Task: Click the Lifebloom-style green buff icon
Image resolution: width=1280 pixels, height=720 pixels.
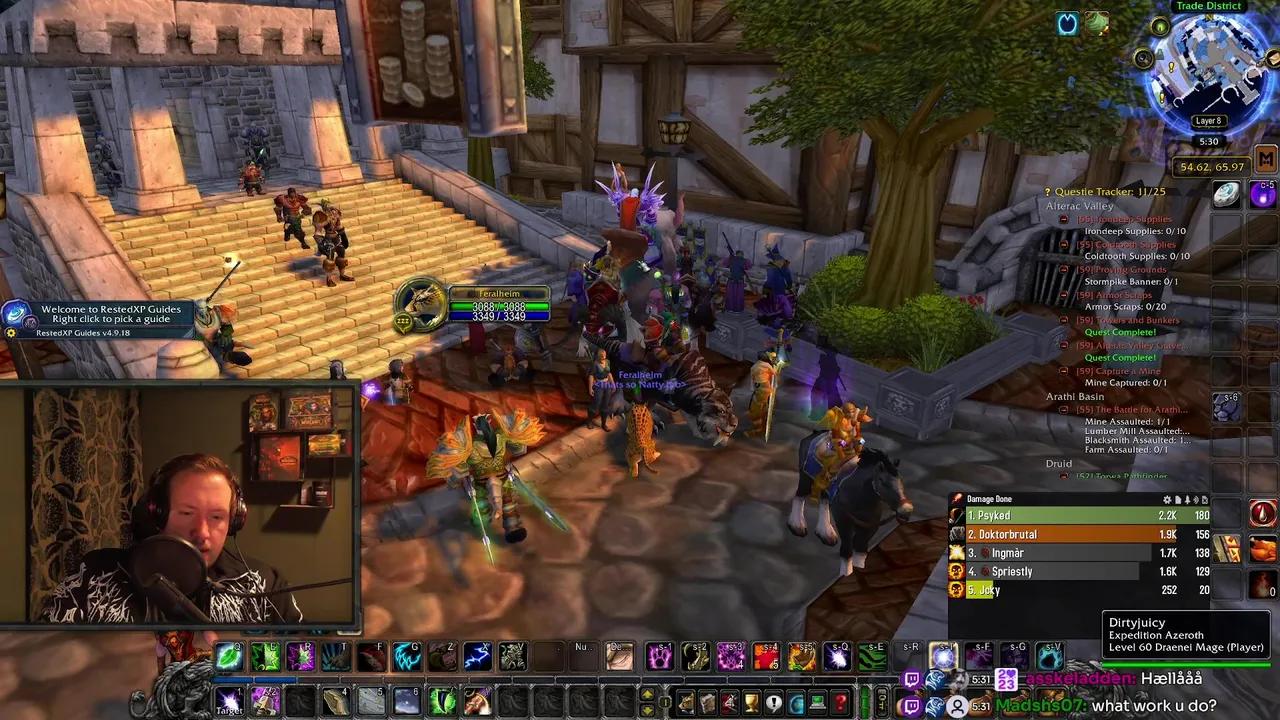Action: click(x=1097, y=23)
